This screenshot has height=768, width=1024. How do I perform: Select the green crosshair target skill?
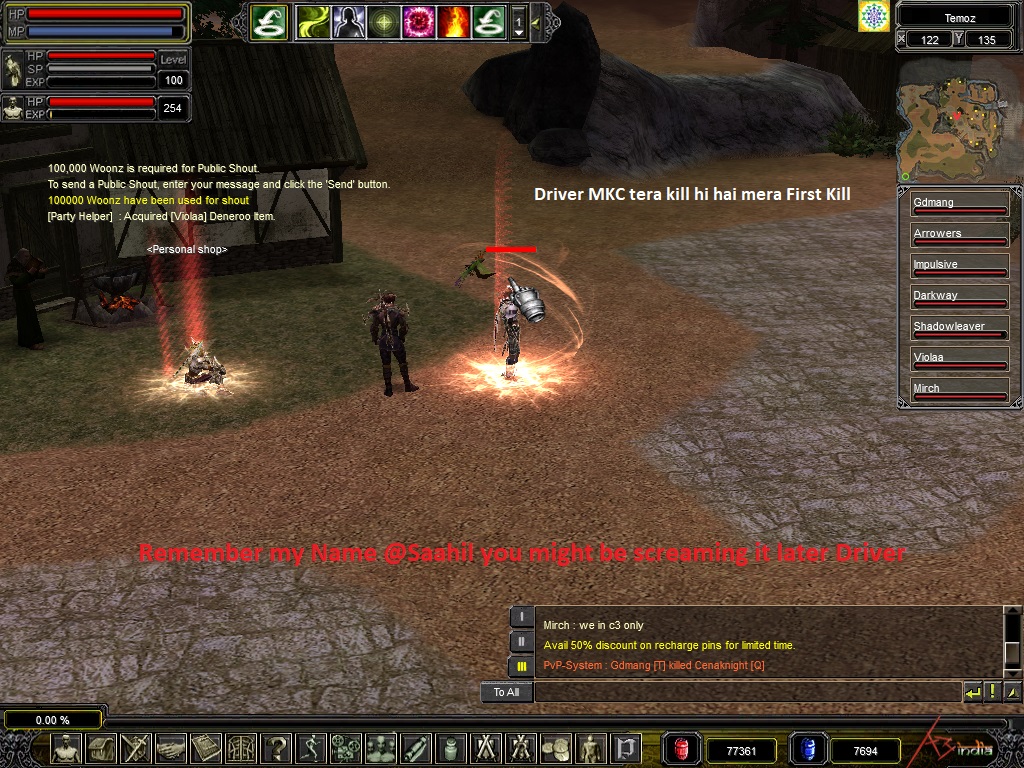[382, 21]
